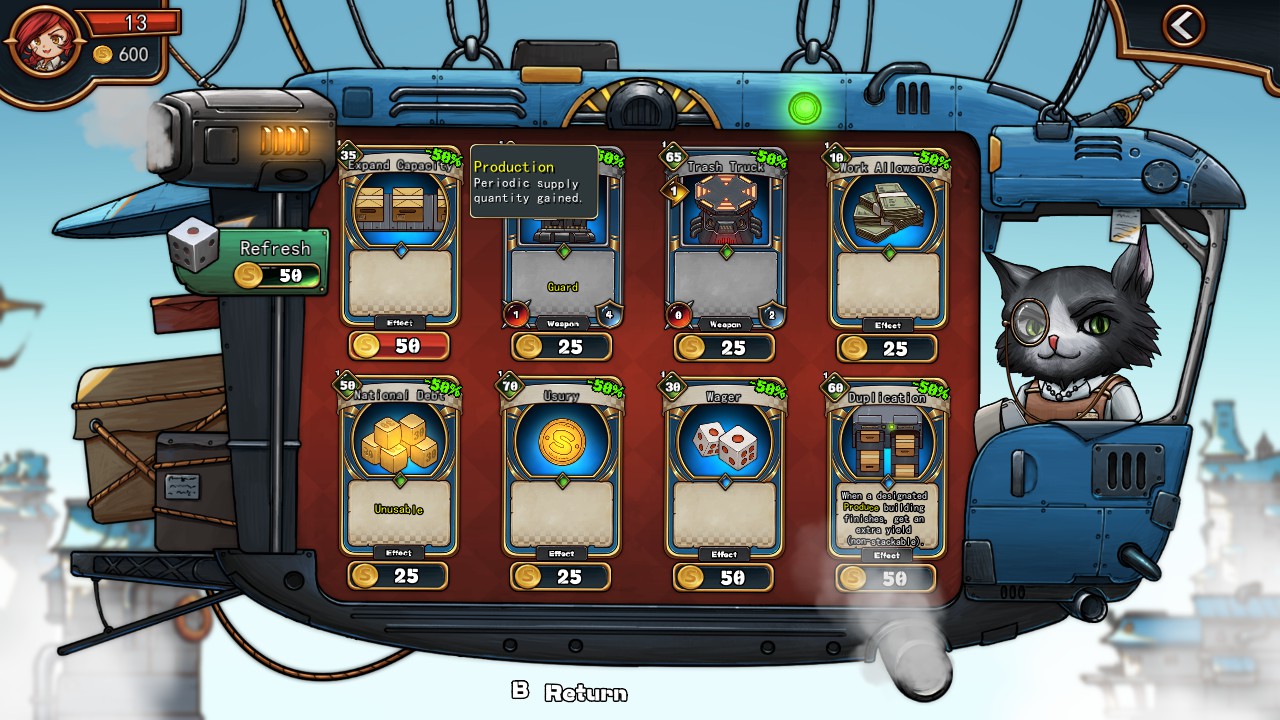Viewport: 1280px width, 720px height.
Task: Select the gold coin emblem on Usury card
Action: [x=561, y=442]
